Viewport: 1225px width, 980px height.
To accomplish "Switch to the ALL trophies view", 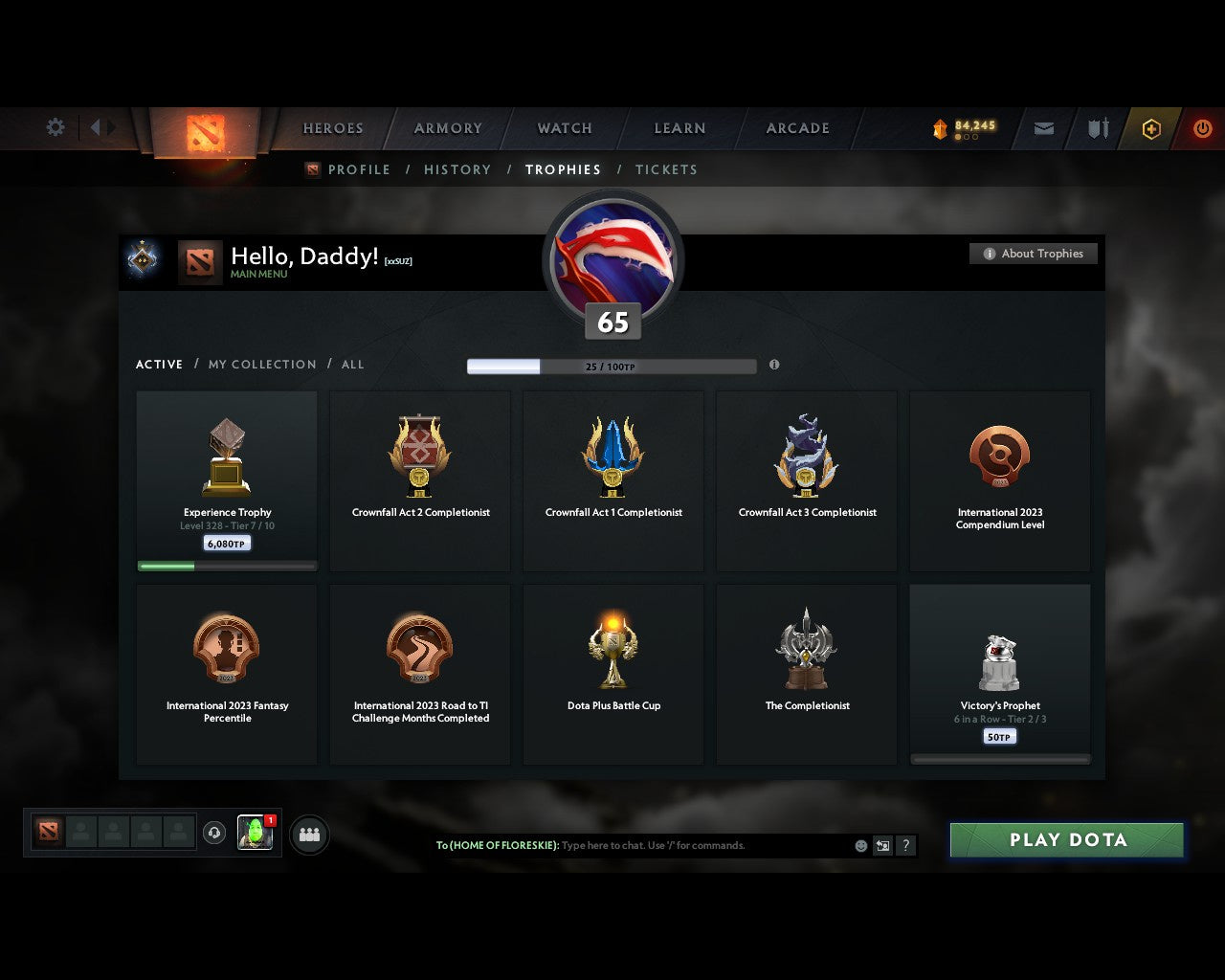I will pyautogui.click(x=352, y=365).
